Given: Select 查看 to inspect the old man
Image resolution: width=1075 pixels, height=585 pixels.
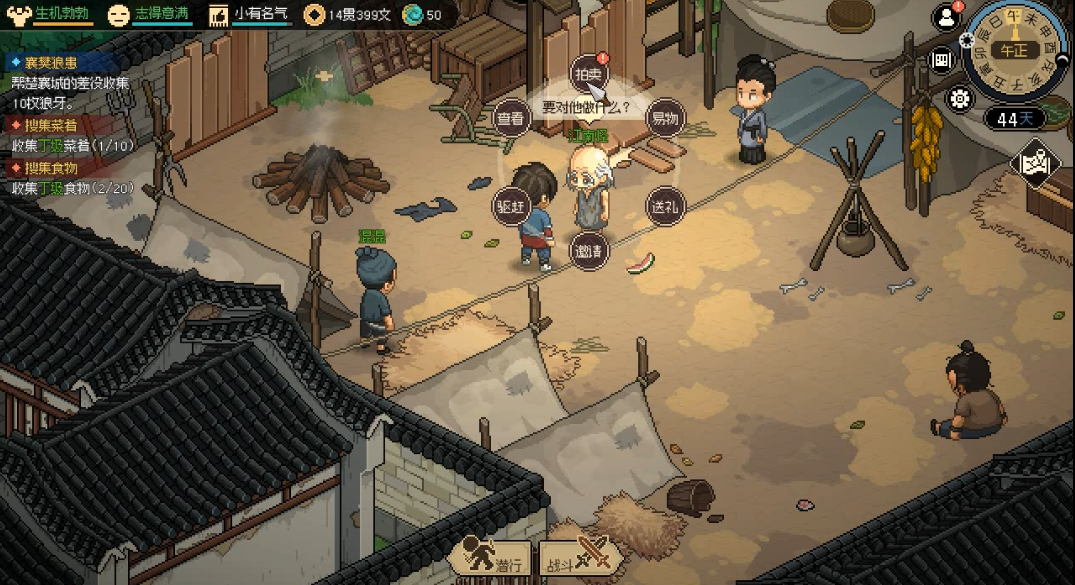Looking at the screenshot, I should [510, 118].
